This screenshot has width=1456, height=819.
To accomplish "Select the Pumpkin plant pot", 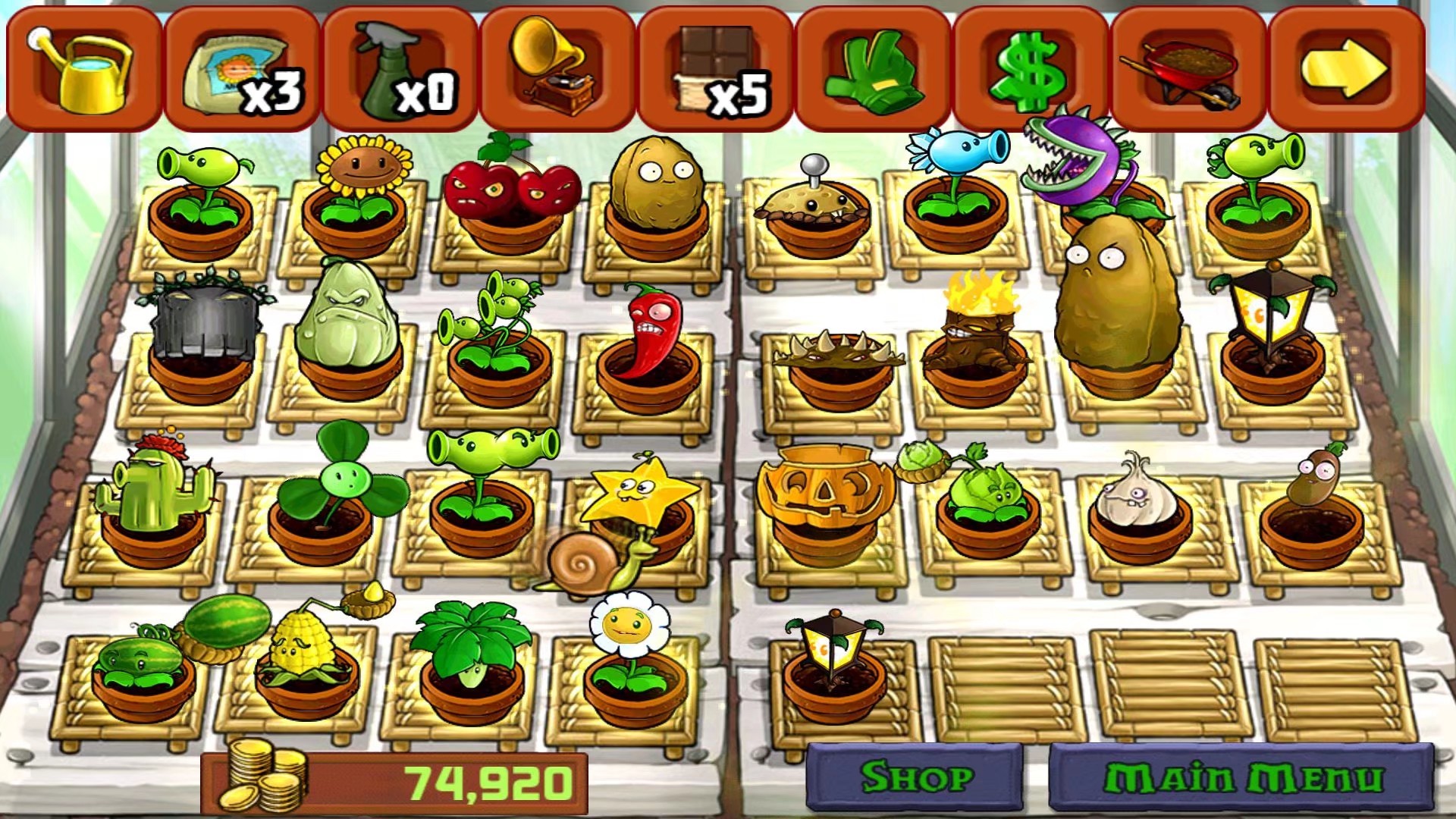I will coord(827,493).
